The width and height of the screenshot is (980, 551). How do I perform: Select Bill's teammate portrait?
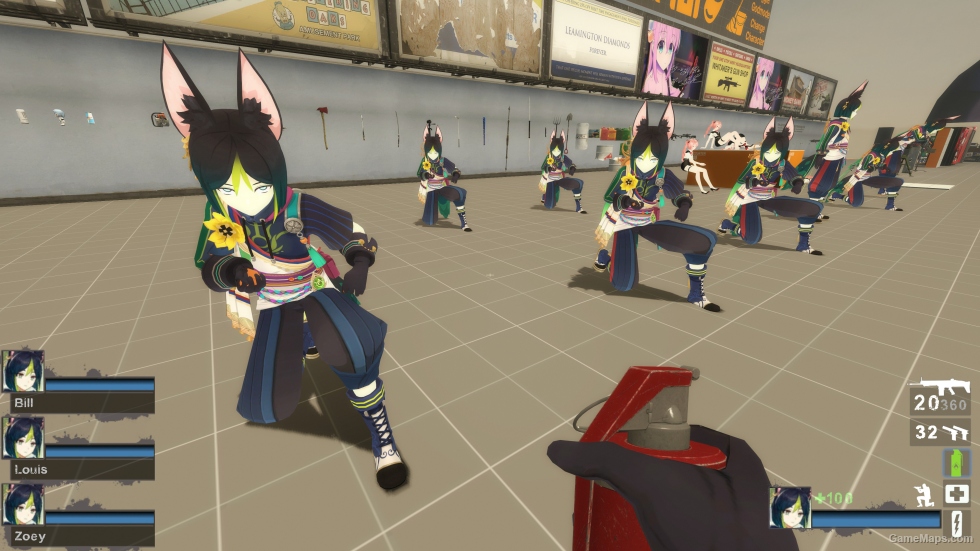click(x=22, y=371)
